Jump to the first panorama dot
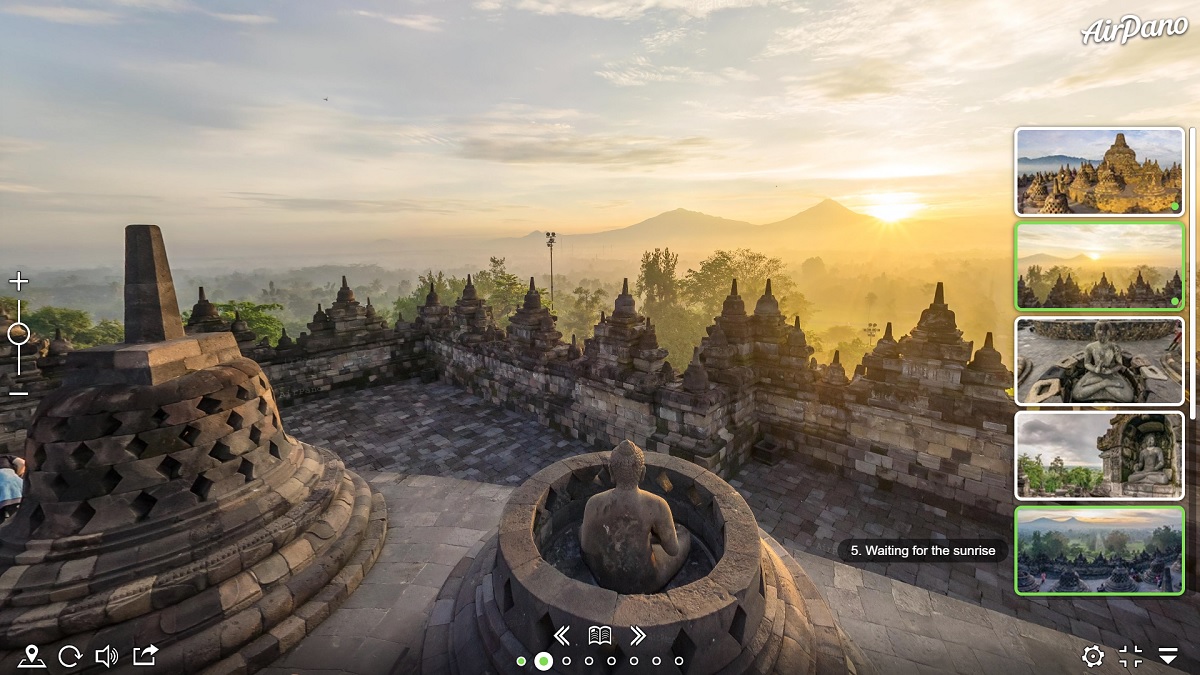This screenshot has height=675, width=1200. point(521,661)
